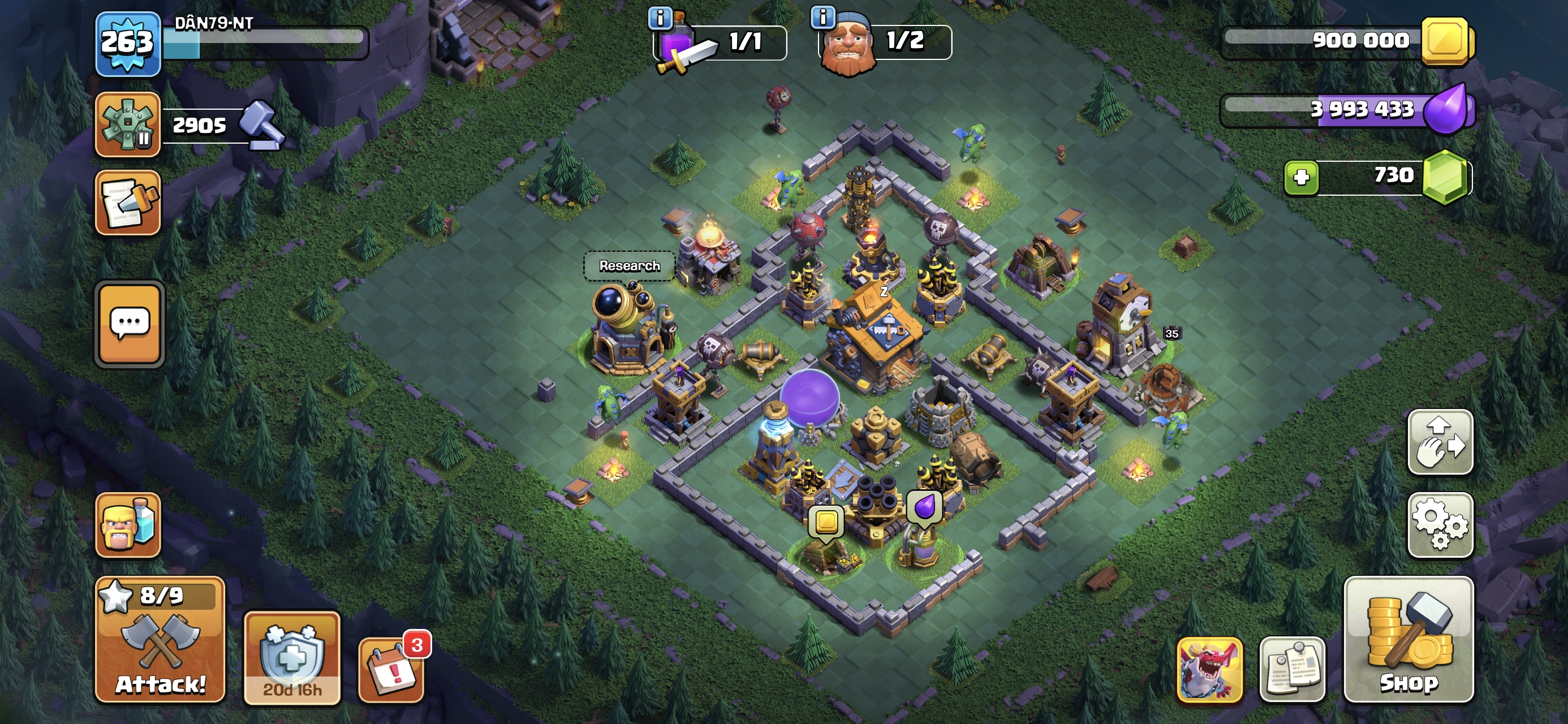The height and width of the screenshot is (724, 1568).
Task: Open the shield timer showing 20d 16h
Action: (291, 659)
